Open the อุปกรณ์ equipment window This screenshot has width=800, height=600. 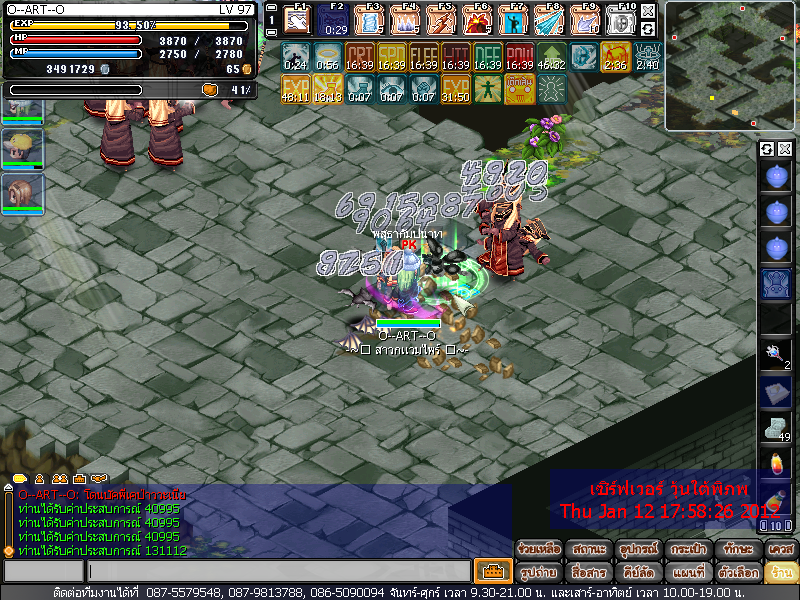638,549
